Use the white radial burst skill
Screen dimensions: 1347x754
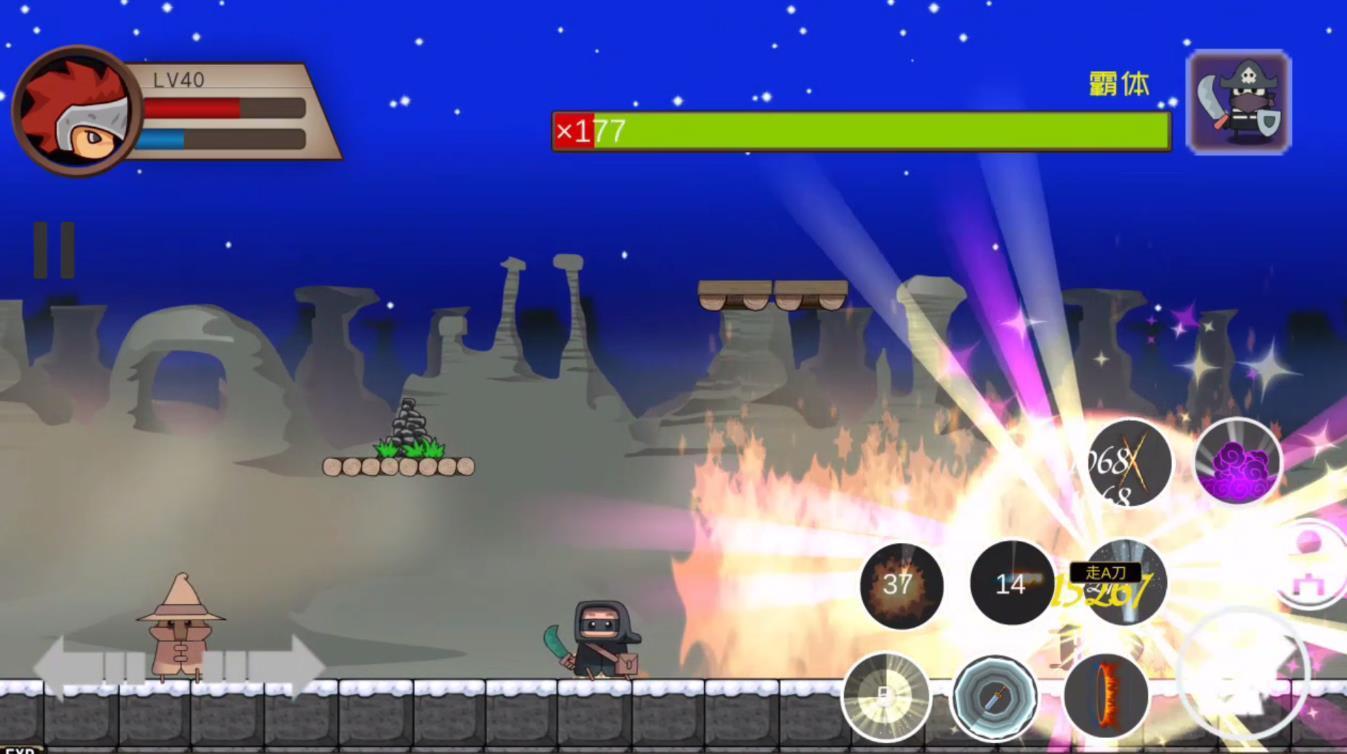(x=886, y=697)
